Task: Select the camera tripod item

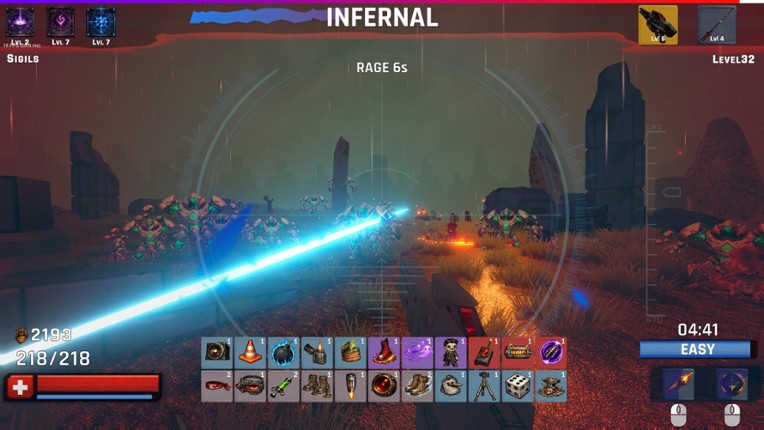Action: tap(484, 386)
